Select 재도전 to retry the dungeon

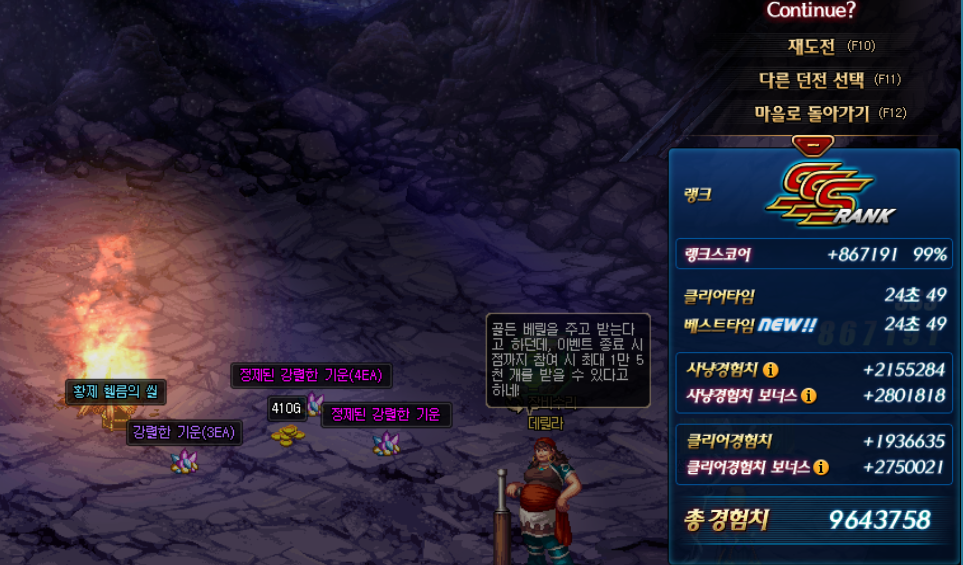click(x=811, y=46)
